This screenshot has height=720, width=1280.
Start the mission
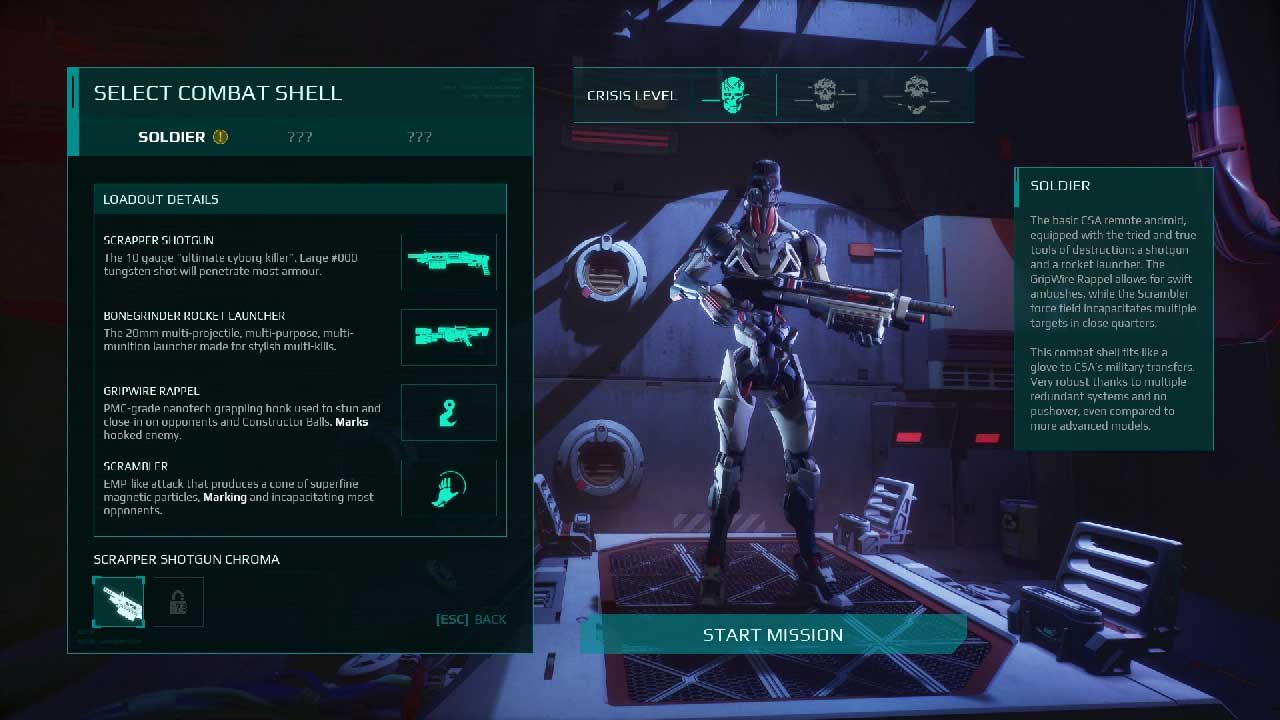pos(772,635)
